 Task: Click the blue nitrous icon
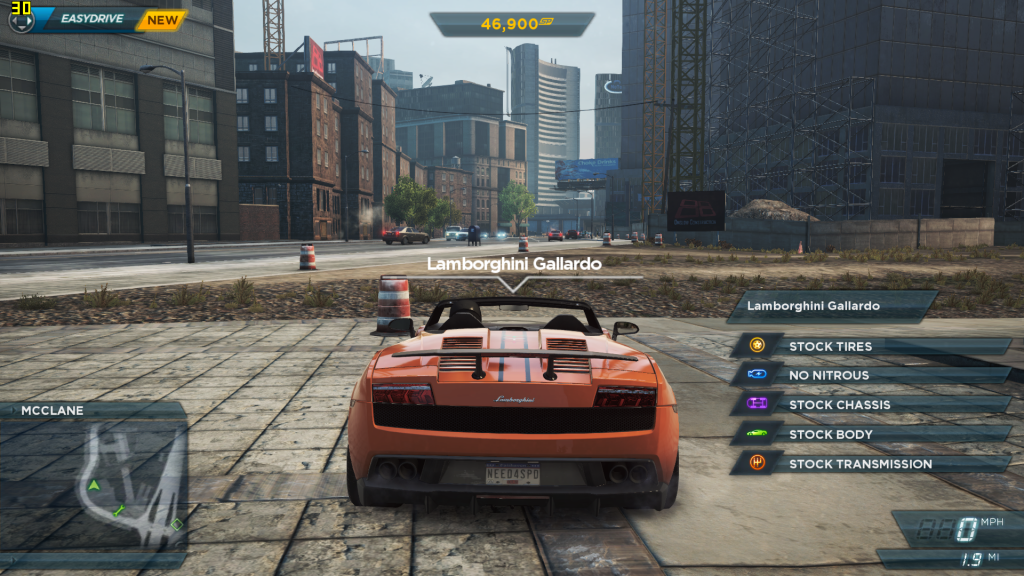(757, 375)
